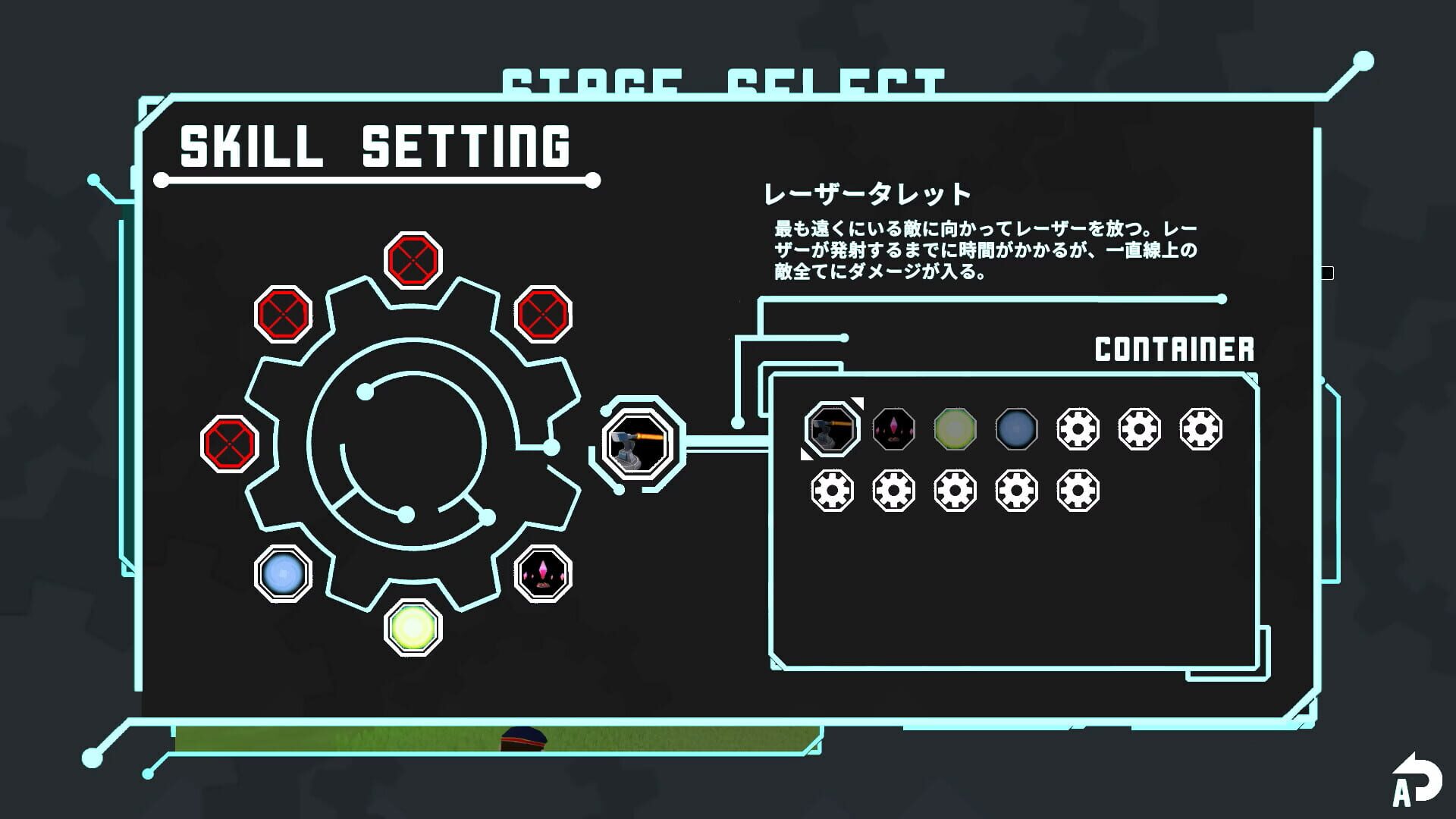1456x819 pixels.
Task: Click the CONTAINER panel heading
Action: pos(1174,350)
